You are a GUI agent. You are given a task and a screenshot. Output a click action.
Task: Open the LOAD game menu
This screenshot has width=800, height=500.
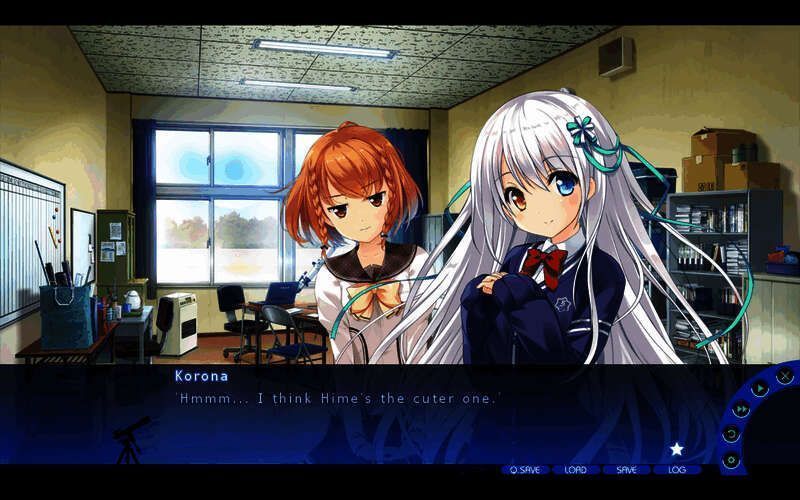point(576,469)
